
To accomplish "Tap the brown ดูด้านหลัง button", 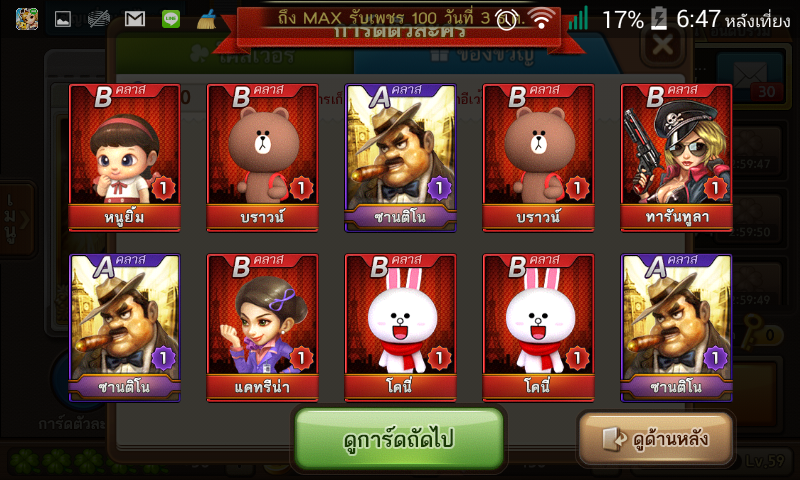I will (656, 438).
